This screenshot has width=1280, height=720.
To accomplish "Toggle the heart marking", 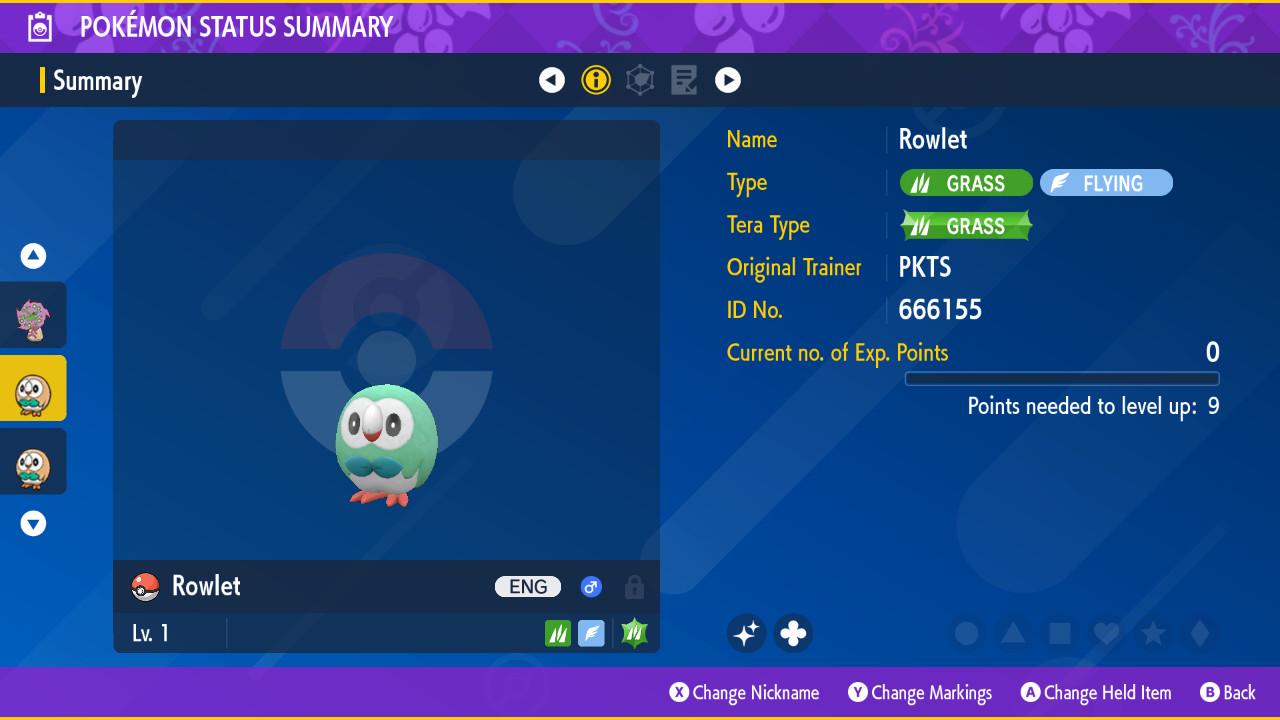I will (x=1106, y=633).
